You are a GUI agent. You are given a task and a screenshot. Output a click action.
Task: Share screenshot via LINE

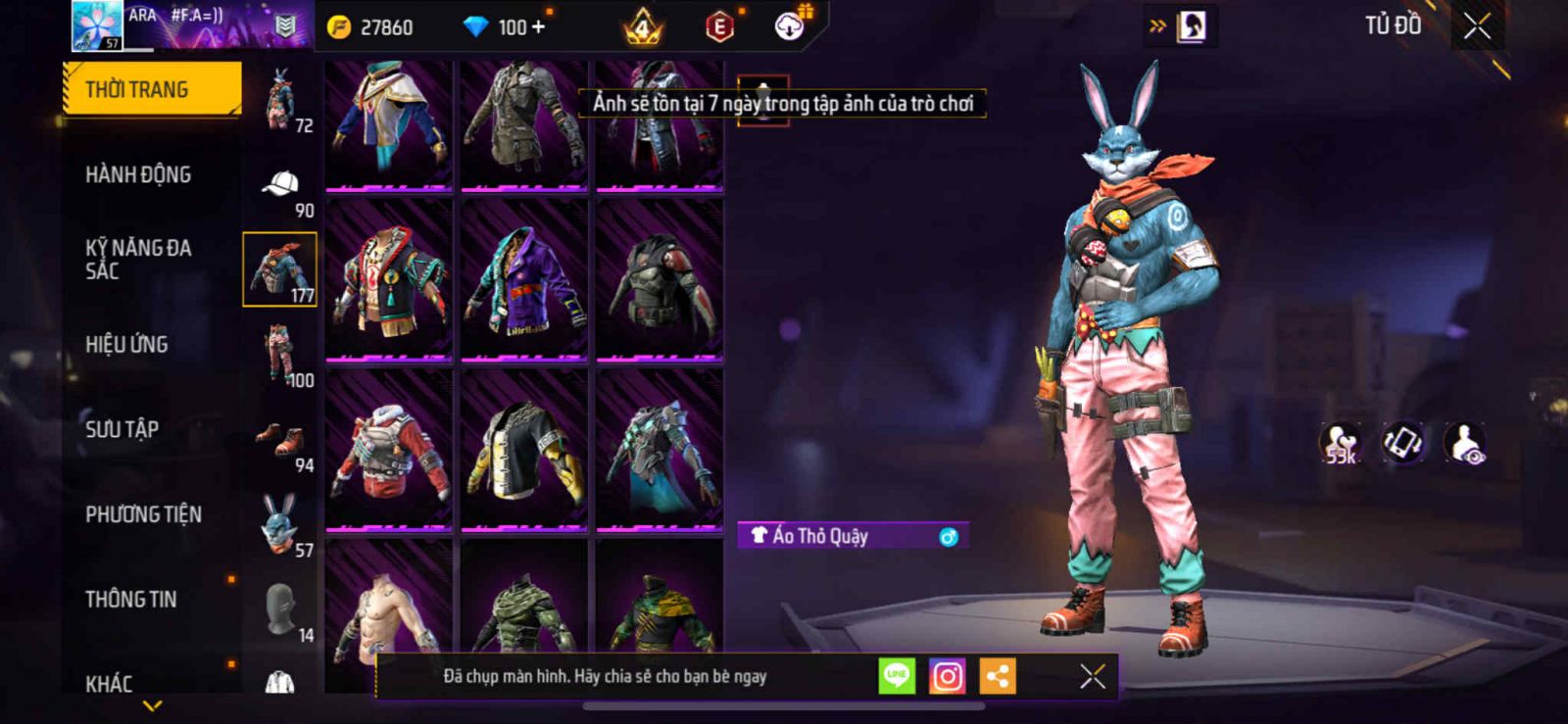[x=897, y=676]
